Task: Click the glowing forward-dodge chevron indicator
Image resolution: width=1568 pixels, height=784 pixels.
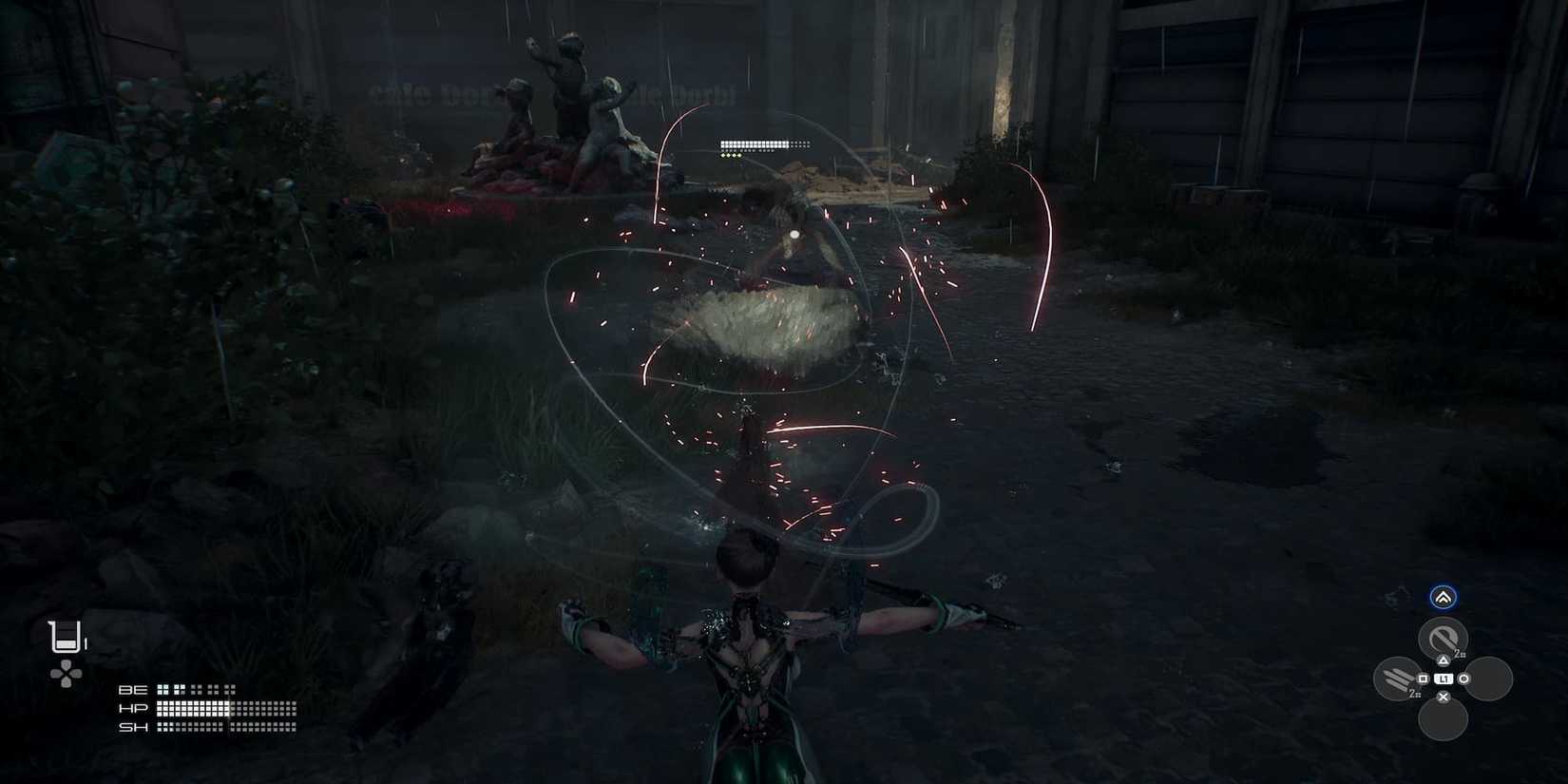Action: pos(1444,597)
